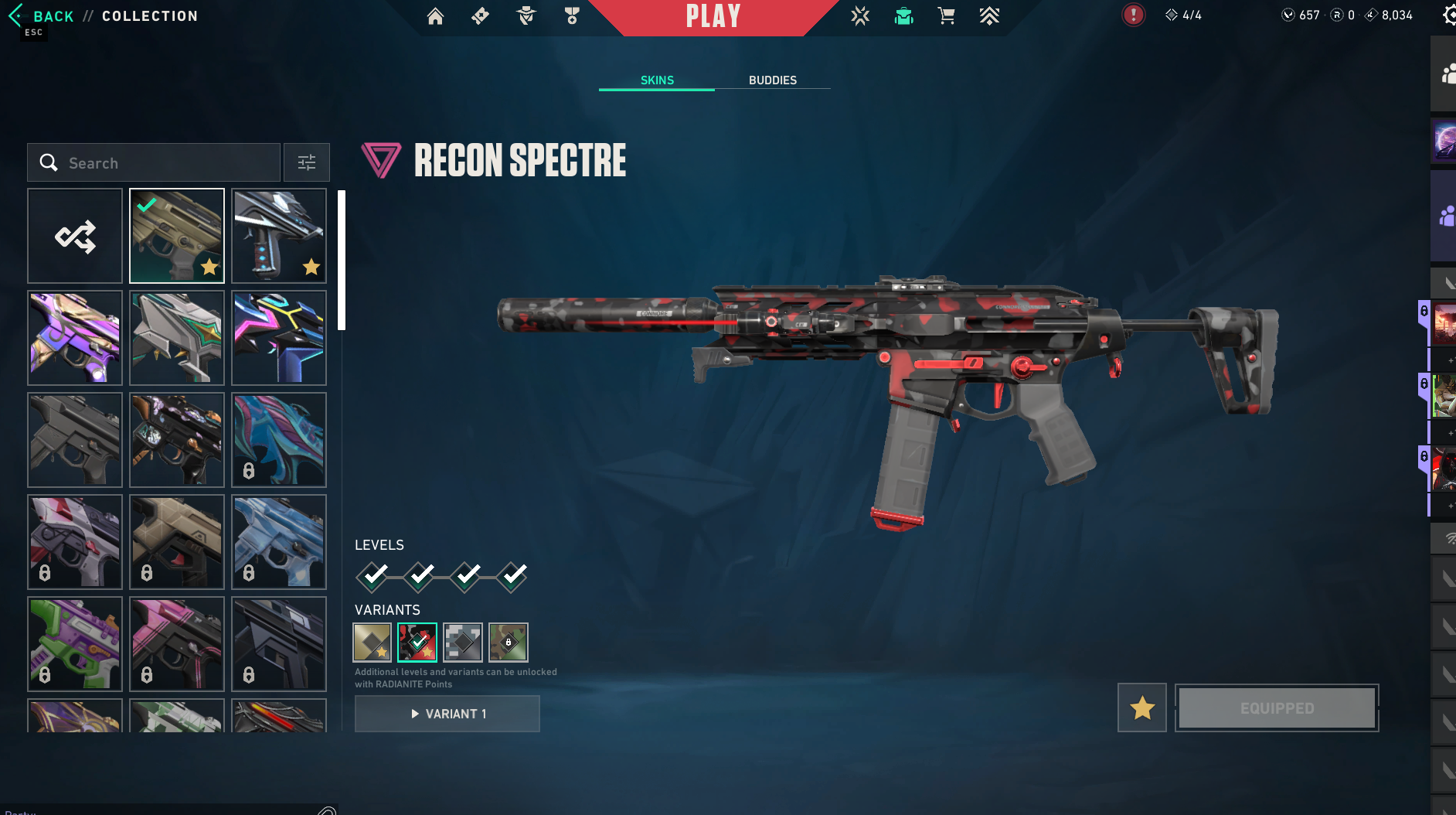This screenshot has width=1456, height=815.
Task: Switch to the Buddies tab
Action: 772,80
